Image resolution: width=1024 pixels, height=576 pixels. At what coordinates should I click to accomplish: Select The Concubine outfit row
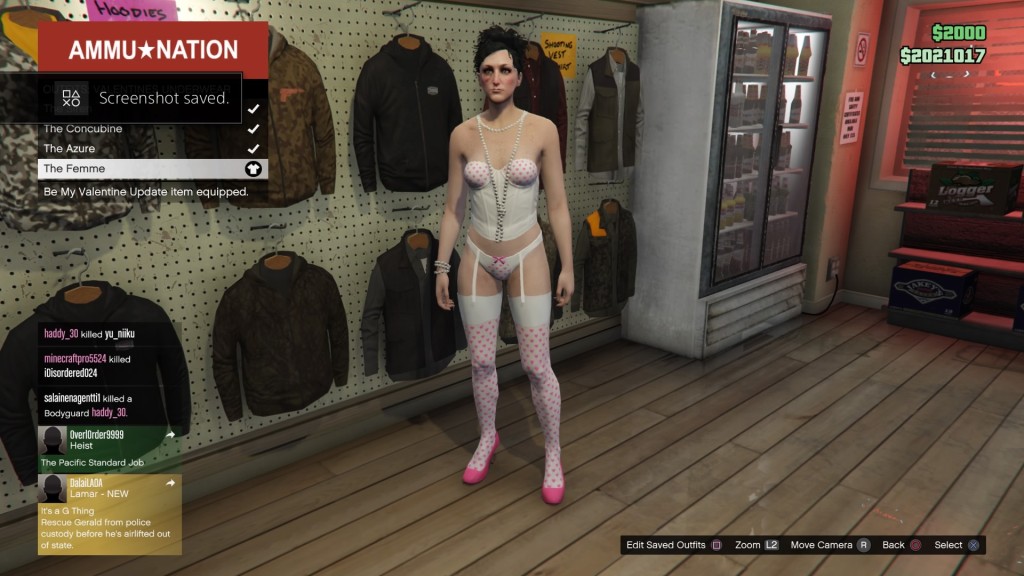152,129
